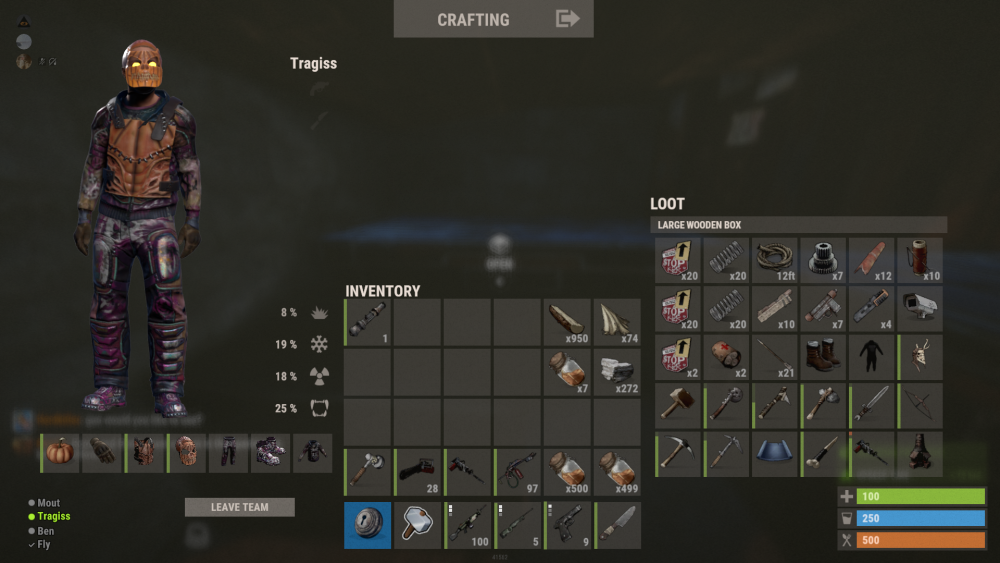Loot the black wetsuit item

click(871, 357)
